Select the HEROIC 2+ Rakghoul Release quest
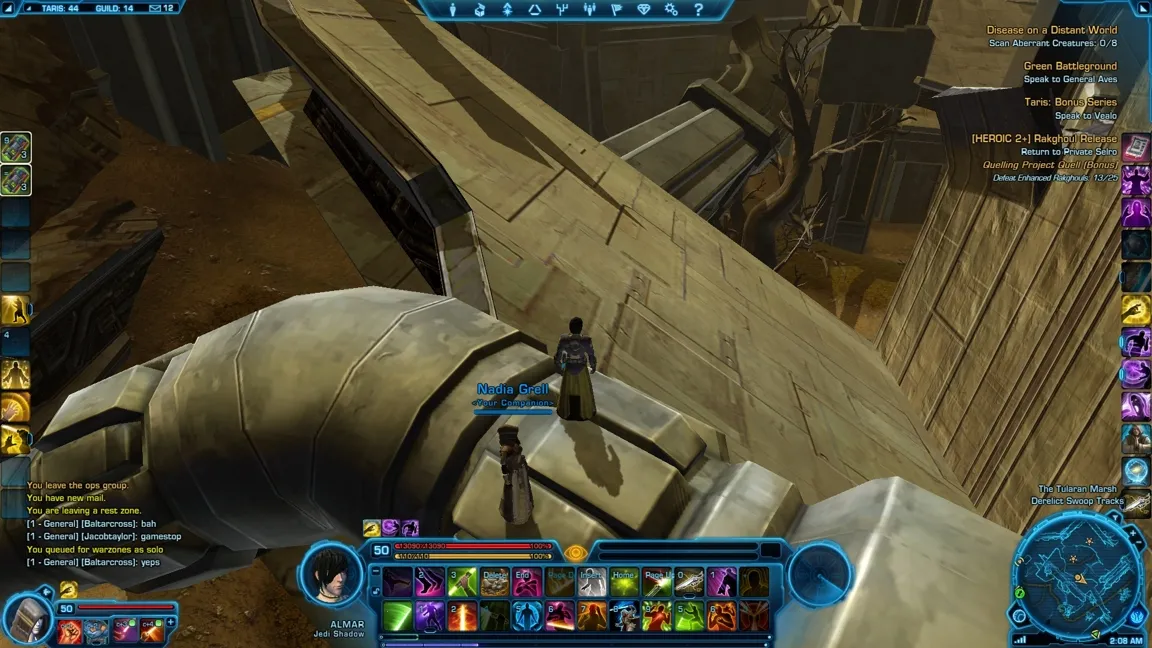 tap(1044, 139)
